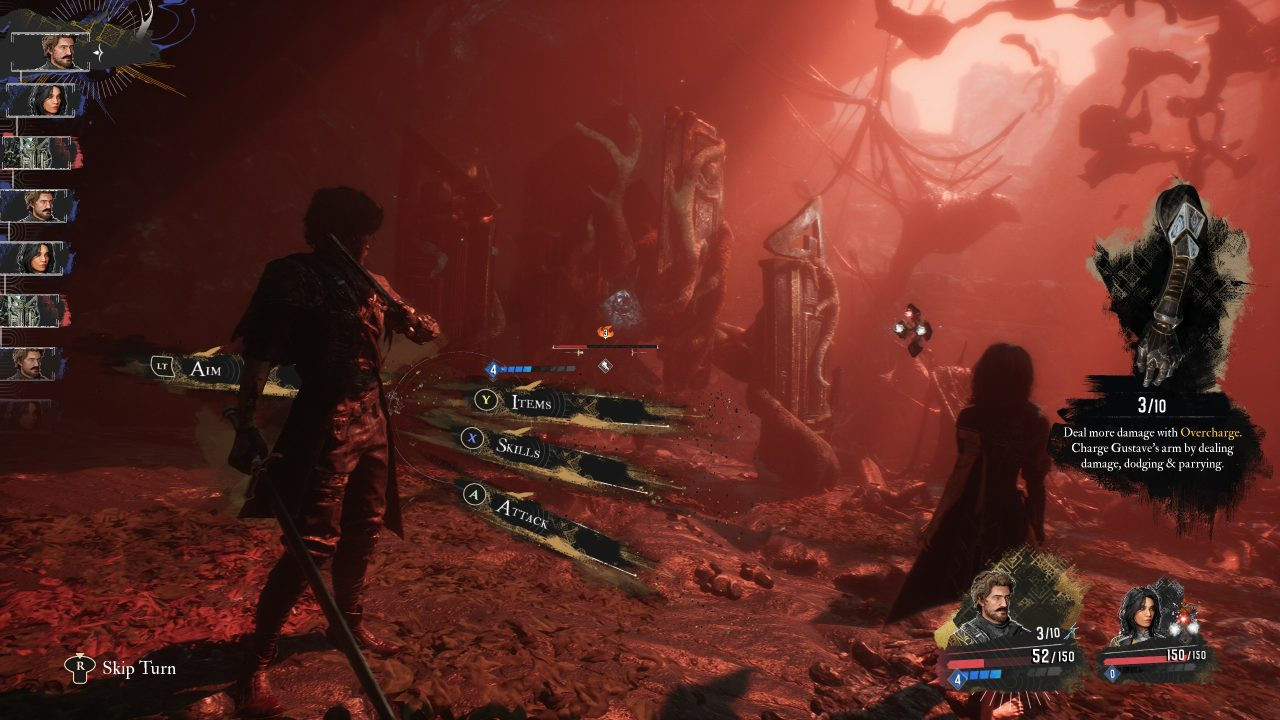
Task: Select the Aim command
Action: coord(204,368)
